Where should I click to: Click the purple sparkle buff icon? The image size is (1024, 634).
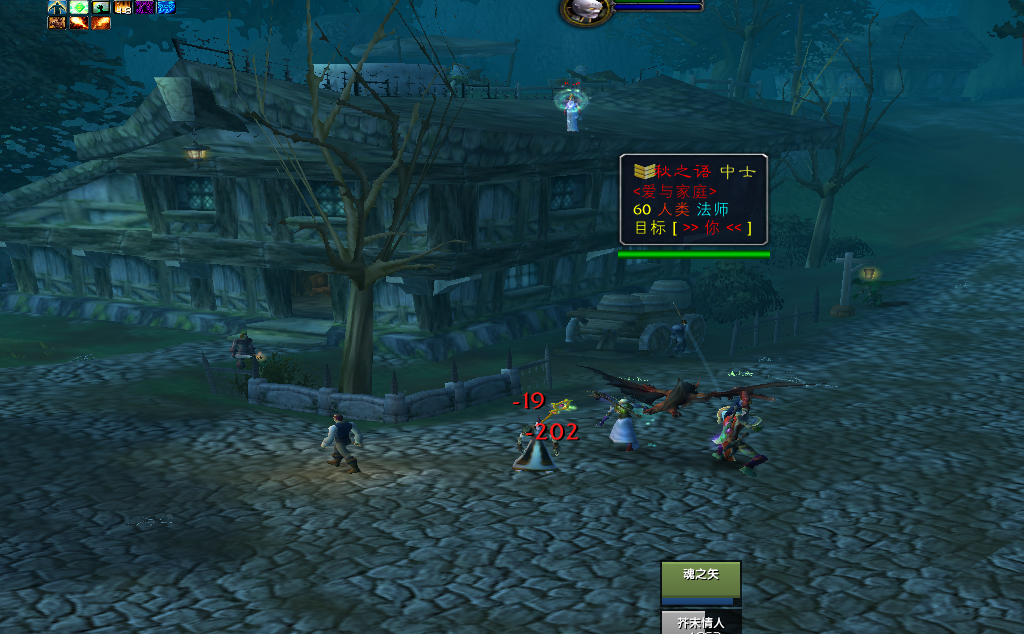coord(144,7)
